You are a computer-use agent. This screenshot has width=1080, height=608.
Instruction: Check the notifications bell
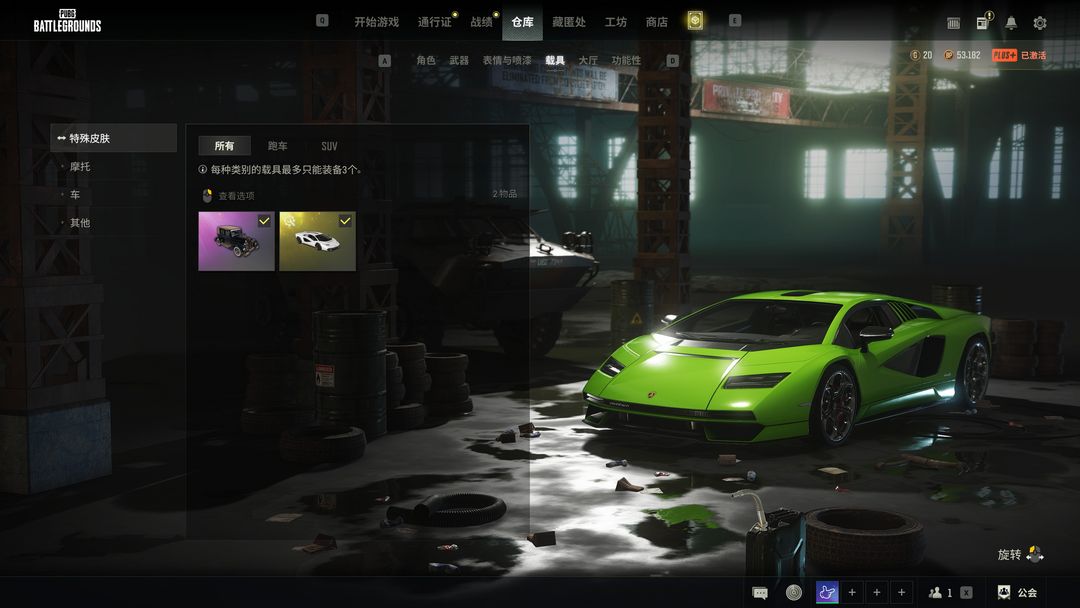(x=1011, y=23)
